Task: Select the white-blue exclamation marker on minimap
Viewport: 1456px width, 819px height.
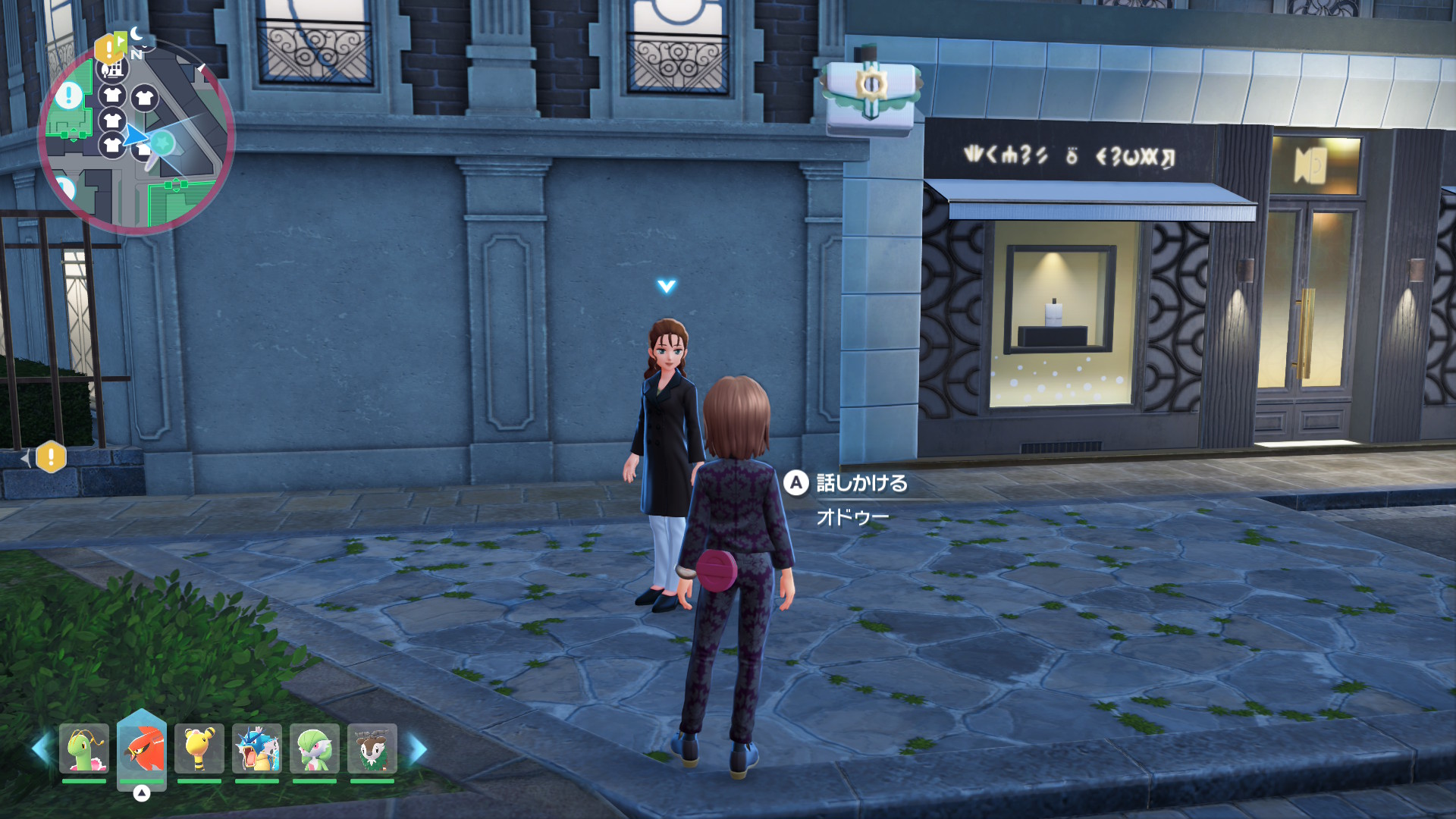Action: click(x=69, y=96)
